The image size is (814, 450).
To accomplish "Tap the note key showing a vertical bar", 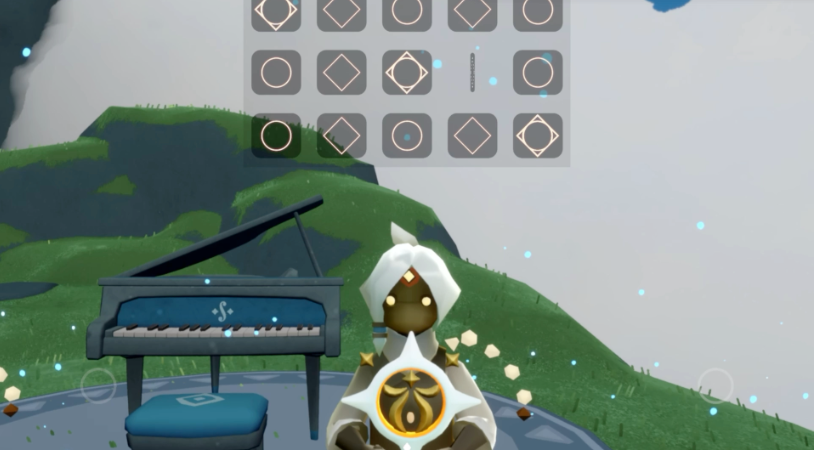I will 472,73.
